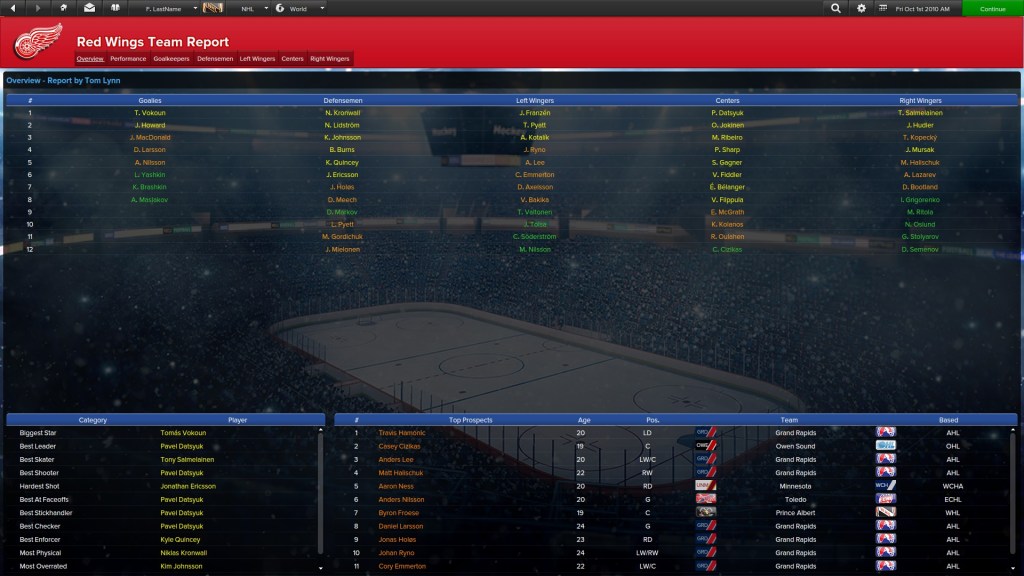This screenshot has width=1024, height=576.
Task: Select goalie T. Vokoun in depth chart
Action: (x=150, y=113)
